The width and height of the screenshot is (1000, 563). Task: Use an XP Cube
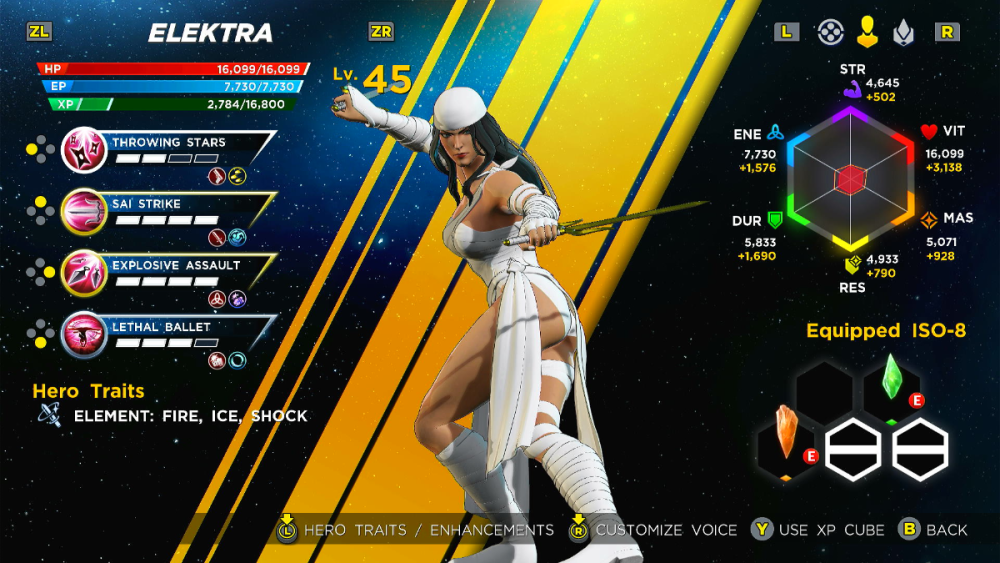point(817,529)
